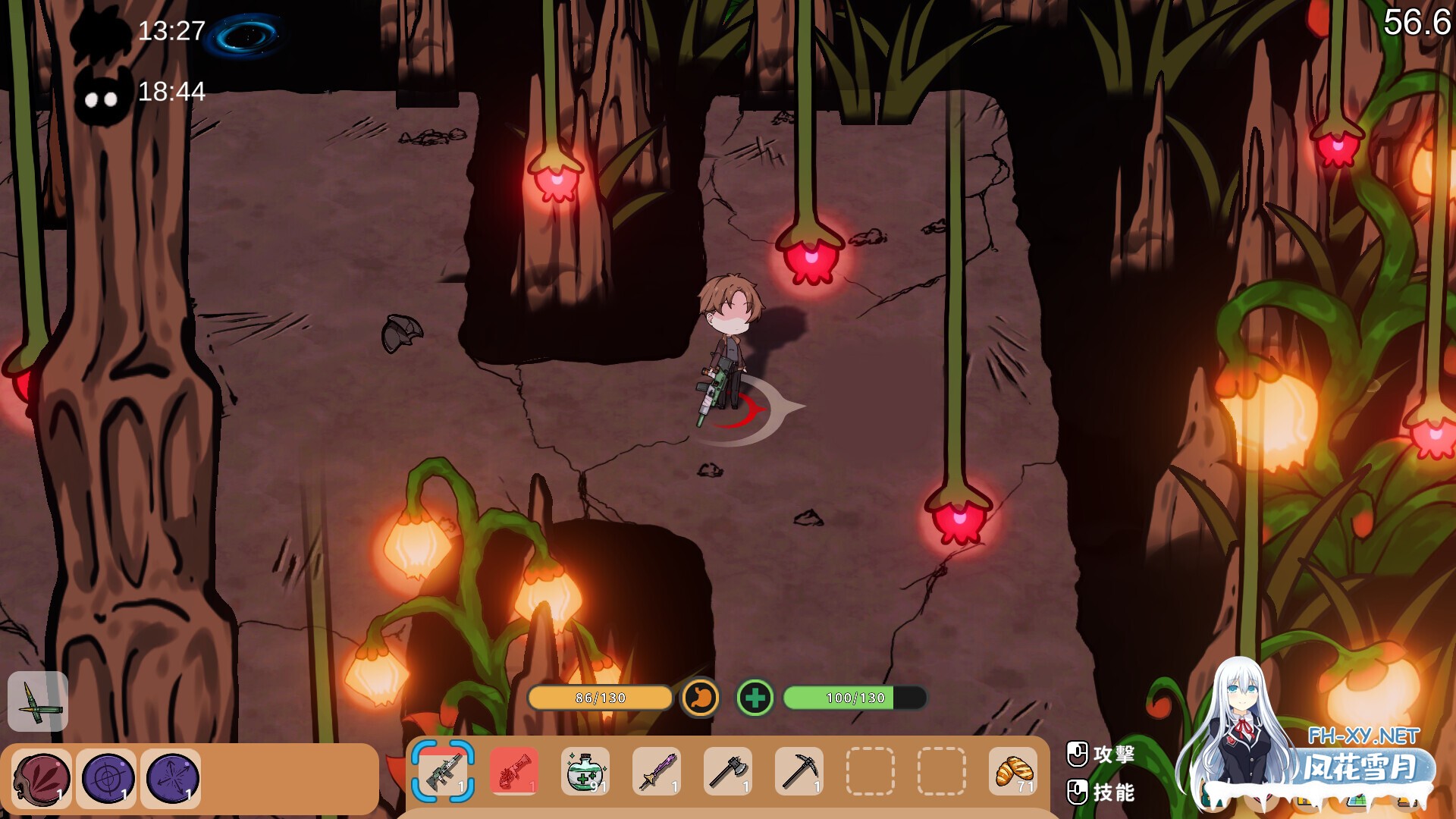Equip the purple sword in the hotbar
The height and width of the screenshot is (819, 1456).
(656, 771)
